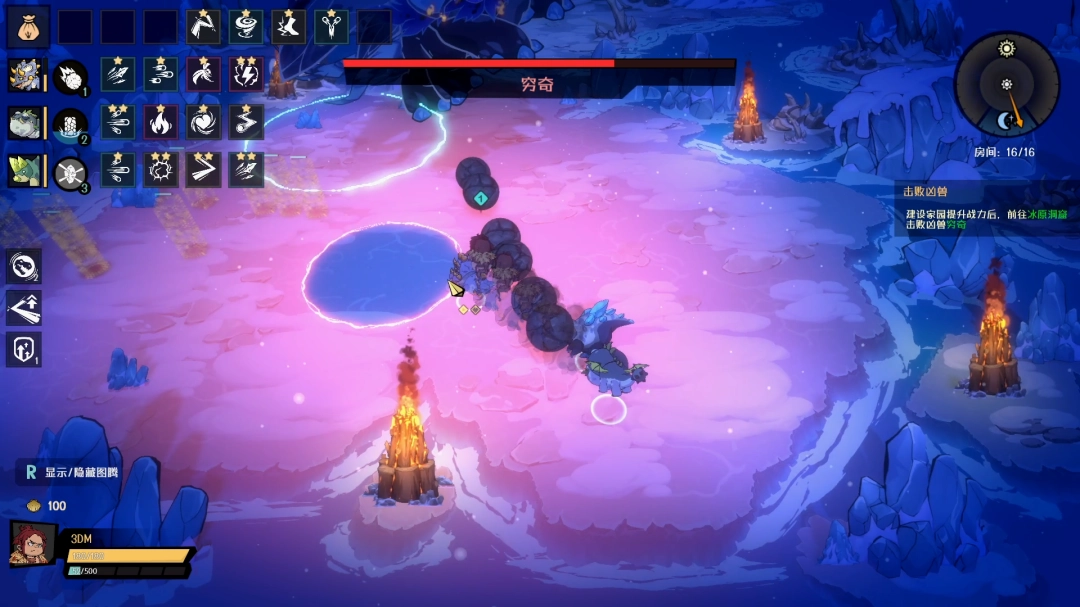Activate the ice pillar ability numbered 2
1080x607 pixels.
(x=70, y=124)
